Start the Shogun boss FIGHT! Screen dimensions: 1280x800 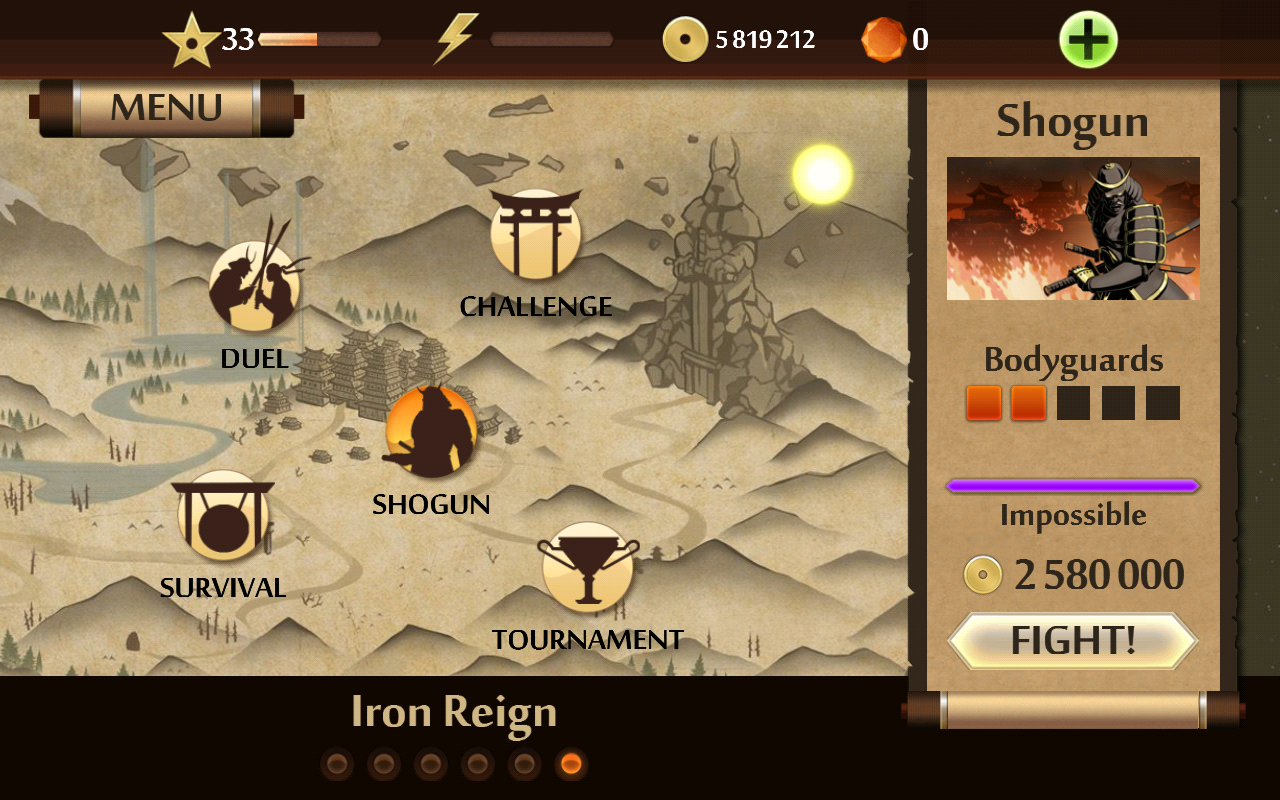1072,640
